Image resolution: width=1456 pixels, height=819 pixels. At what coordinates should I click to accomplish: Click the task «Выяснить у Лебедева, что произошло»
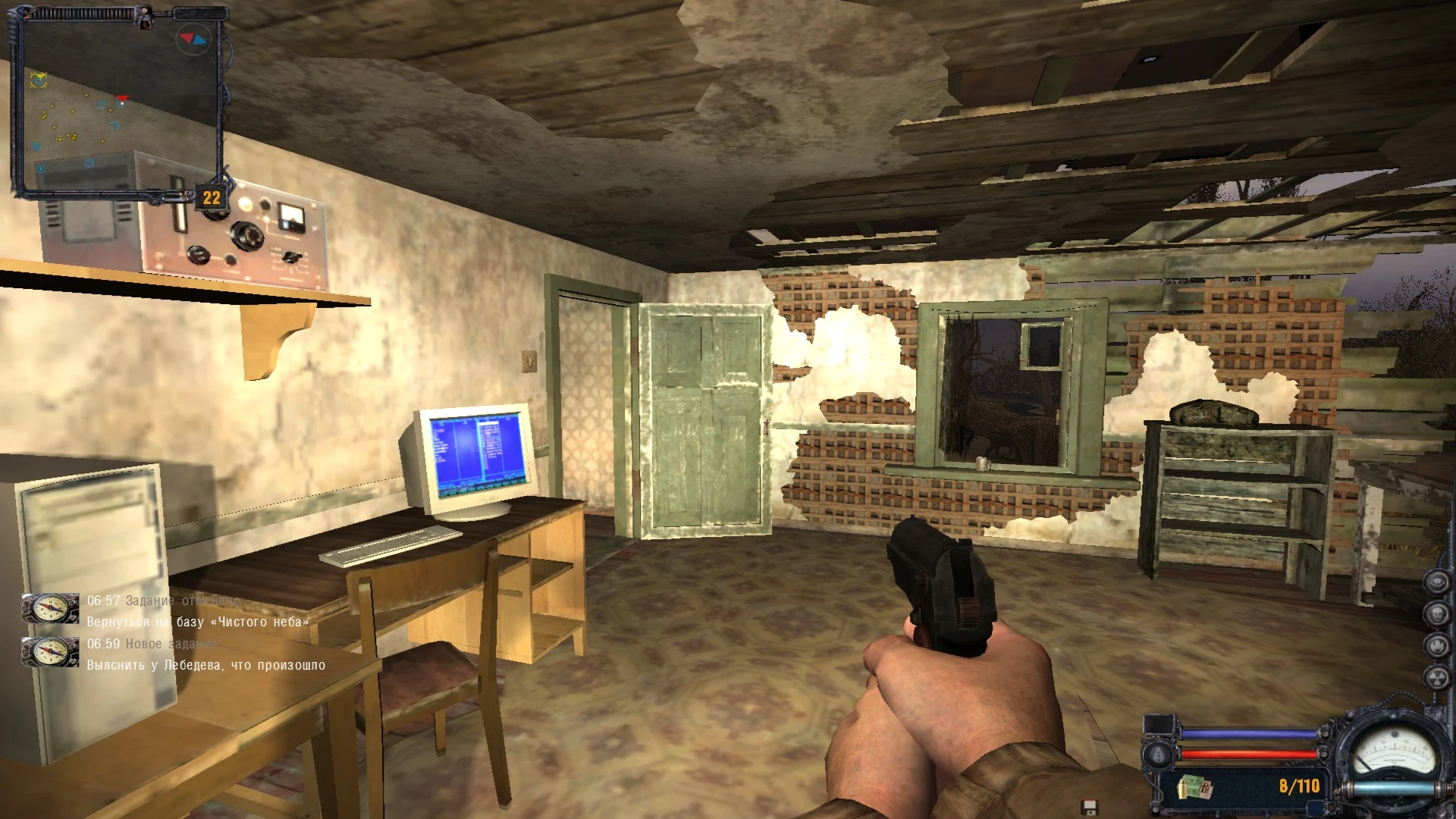205,665
